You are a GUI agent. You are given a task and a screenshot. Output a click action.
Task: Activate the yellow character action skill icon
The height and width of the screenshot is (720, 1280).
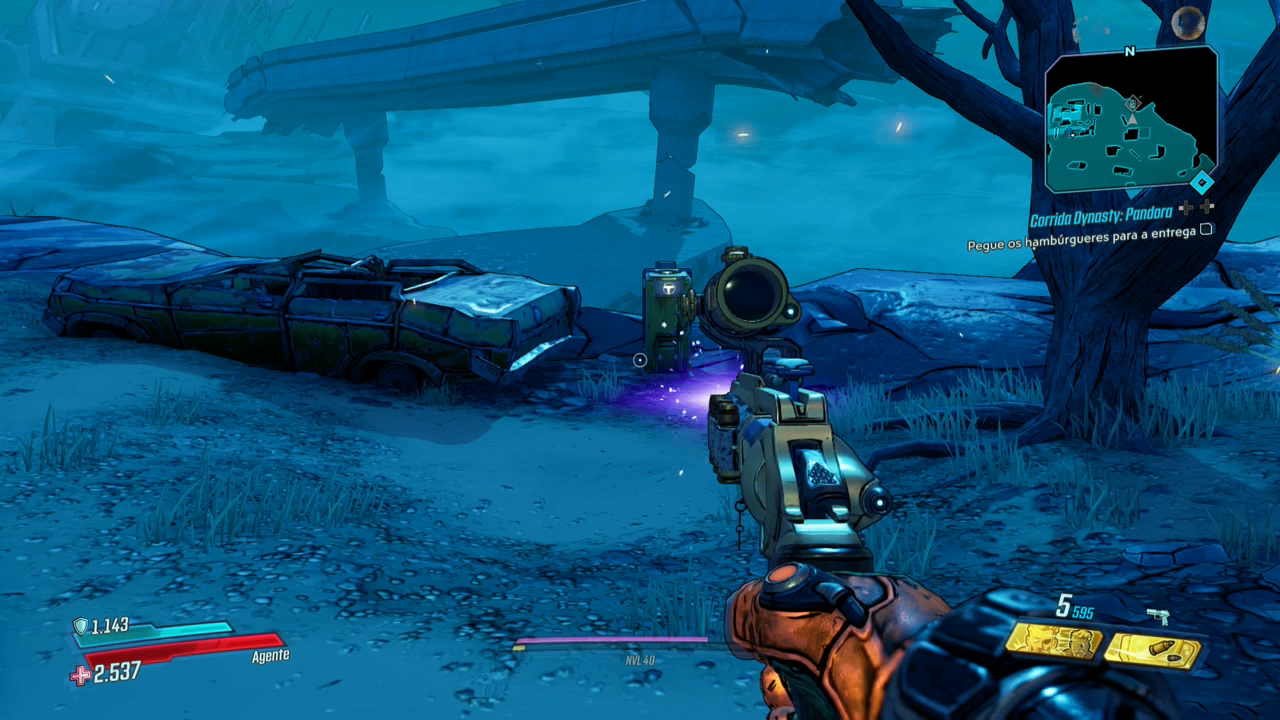coord(1053,641)
